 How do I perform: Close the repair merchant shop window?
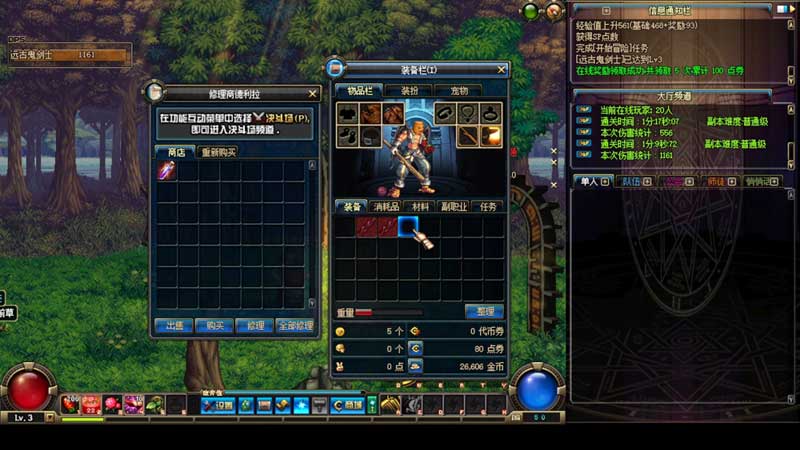313,94
